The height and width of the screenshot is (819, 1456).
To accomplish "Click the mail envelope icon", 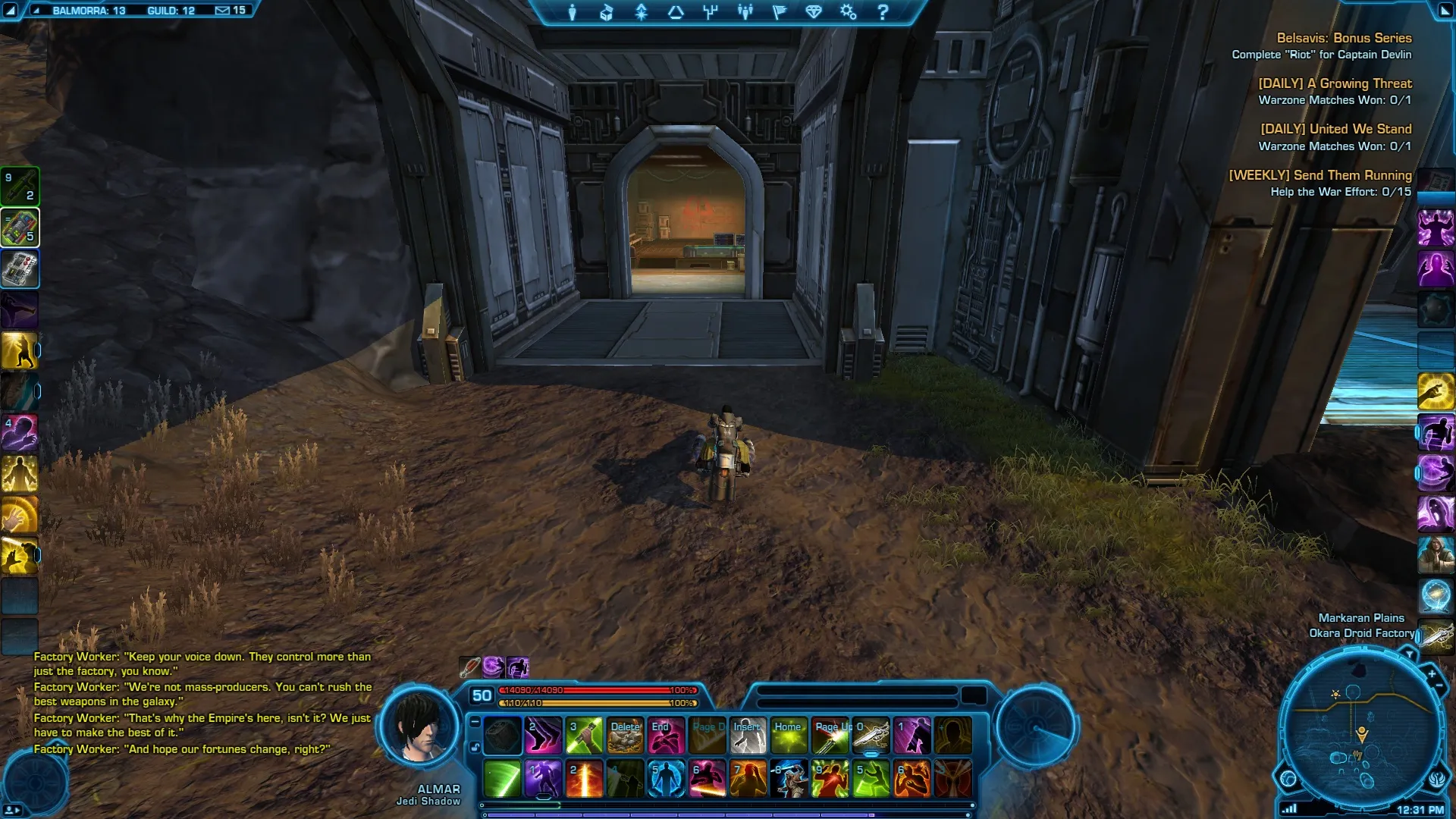I will [222, 11].
